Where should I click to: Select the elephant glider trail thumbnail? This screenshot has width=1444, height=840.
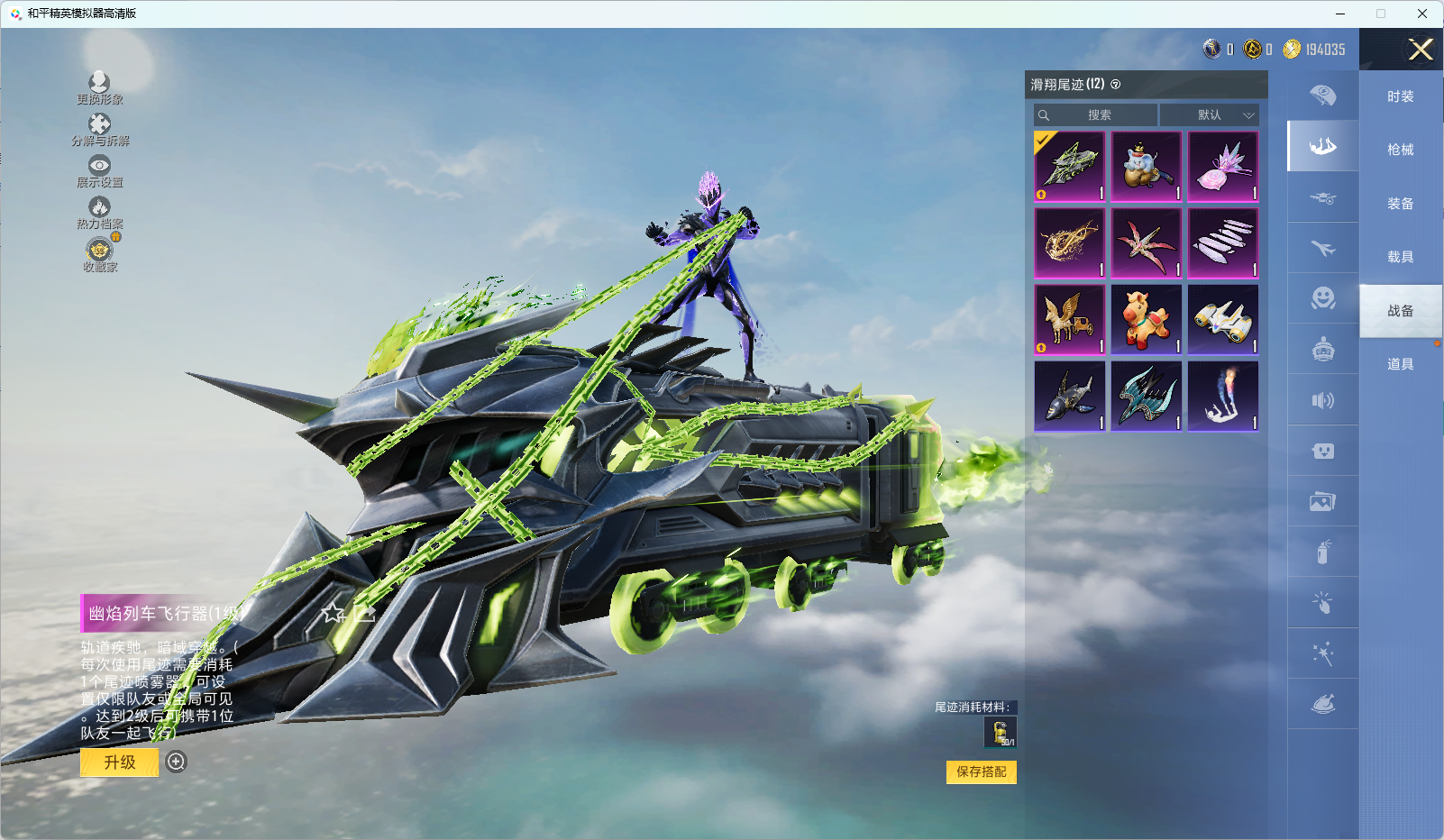pos(1146,167)
